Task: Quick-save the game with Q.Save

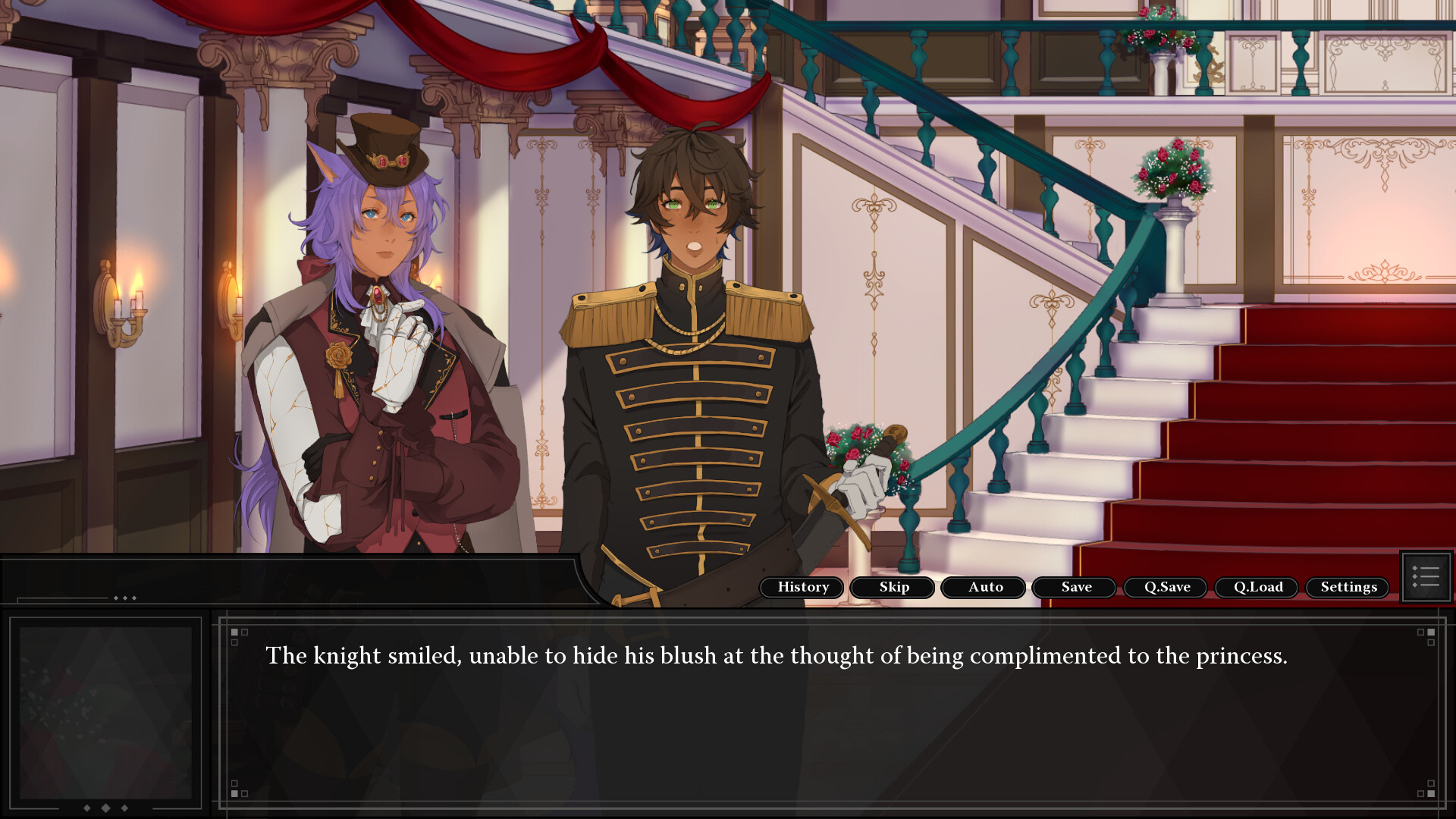Action: 1165,587
